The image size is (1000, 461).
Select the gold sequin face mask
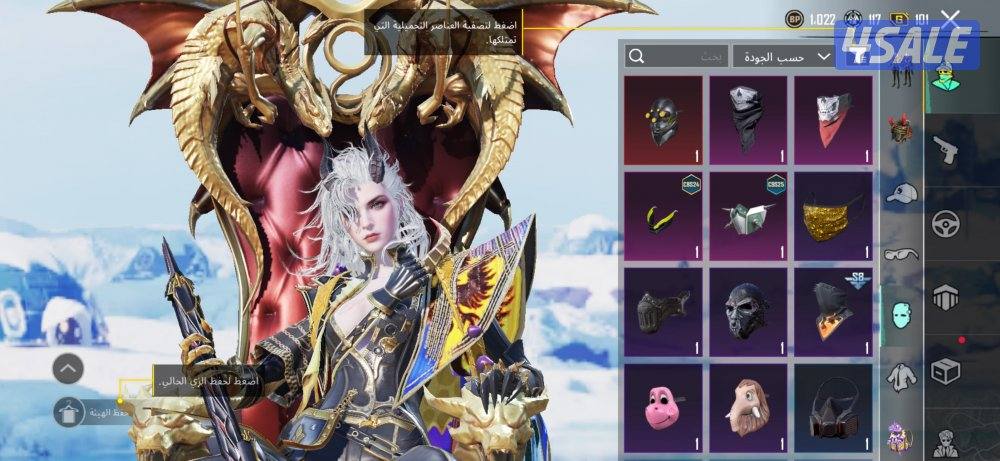click(833, 216)
